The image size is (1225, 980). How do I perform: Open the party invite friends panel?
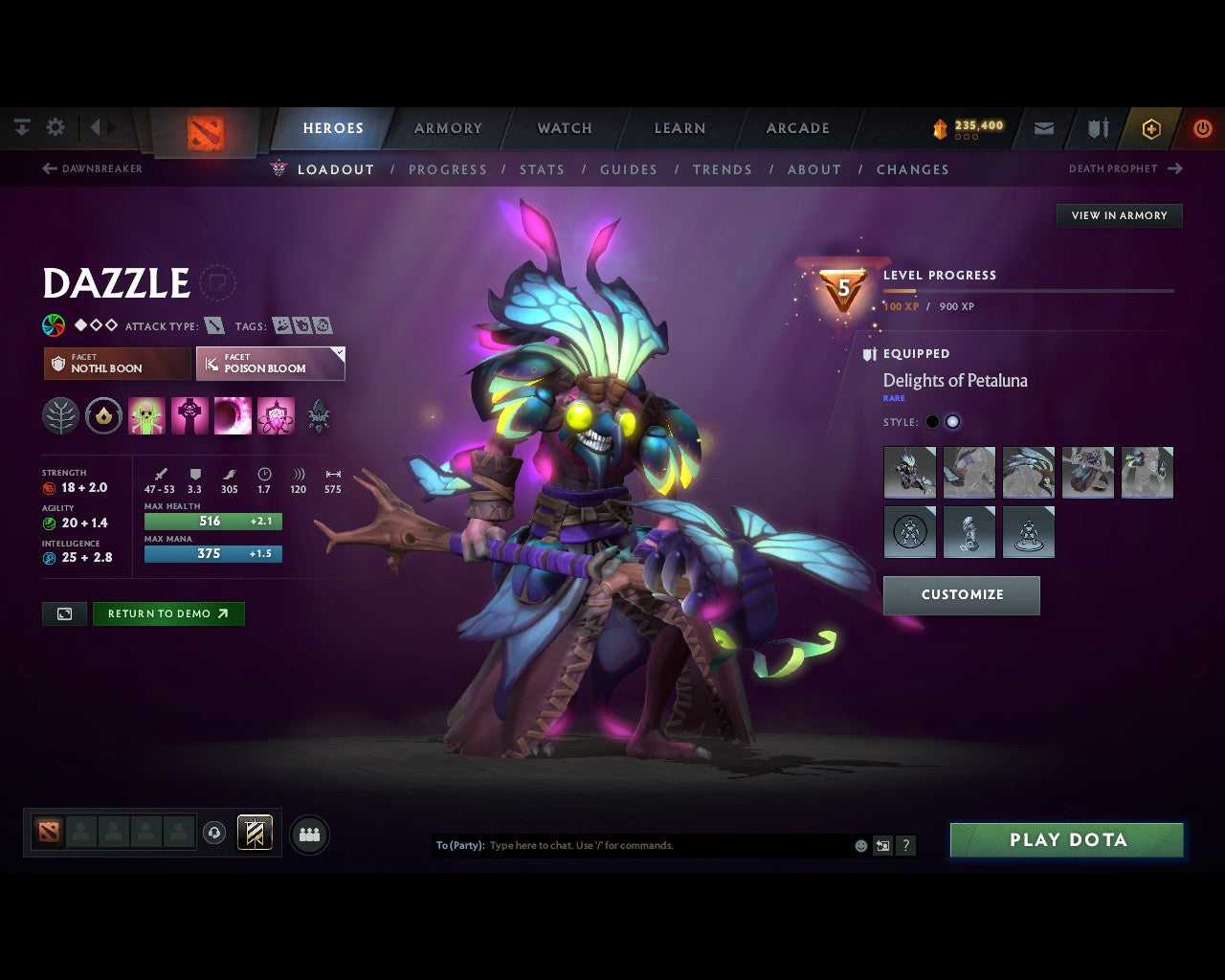[x=308, y=833]
